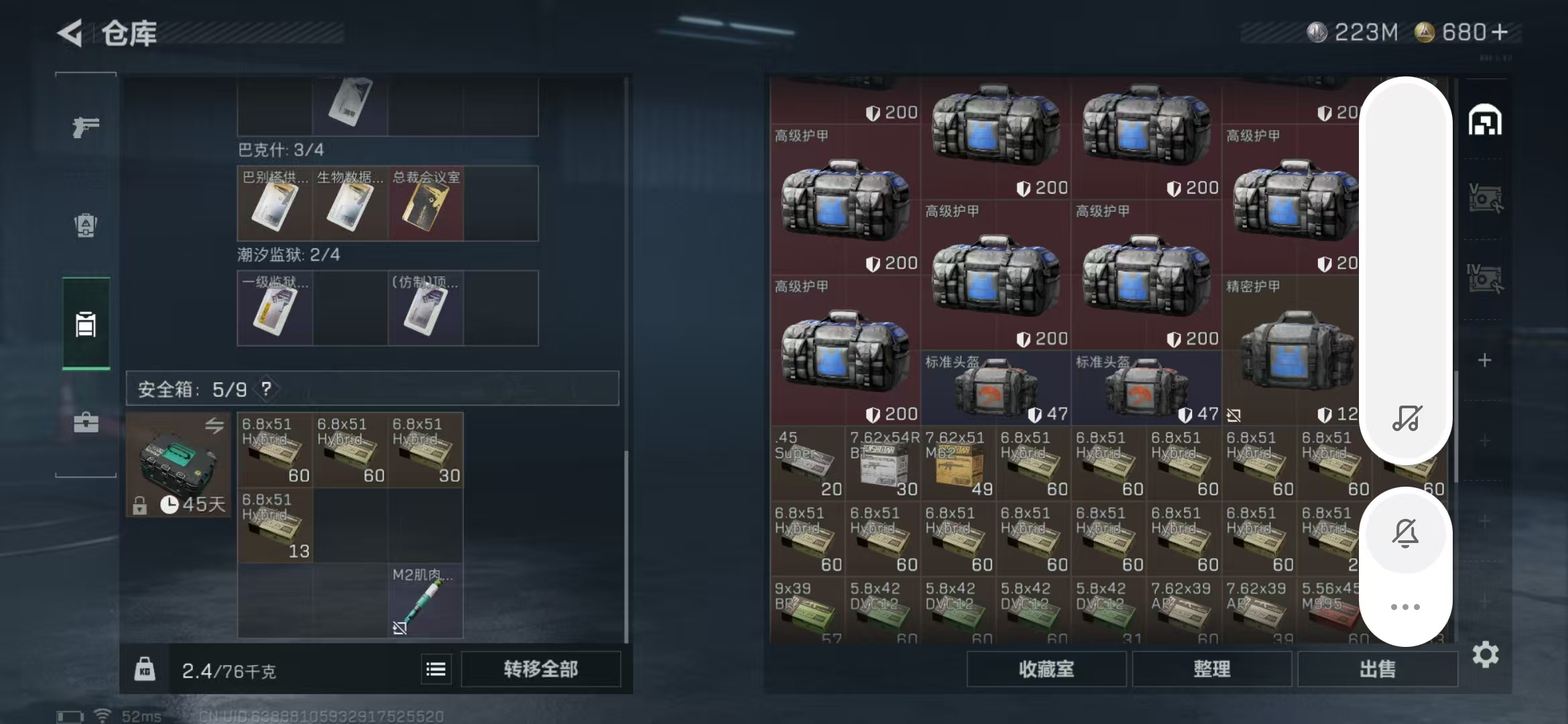The image size is (1568, 724).
Task: Sort the stash with 整理
Action: click(x=1212, y=669)
